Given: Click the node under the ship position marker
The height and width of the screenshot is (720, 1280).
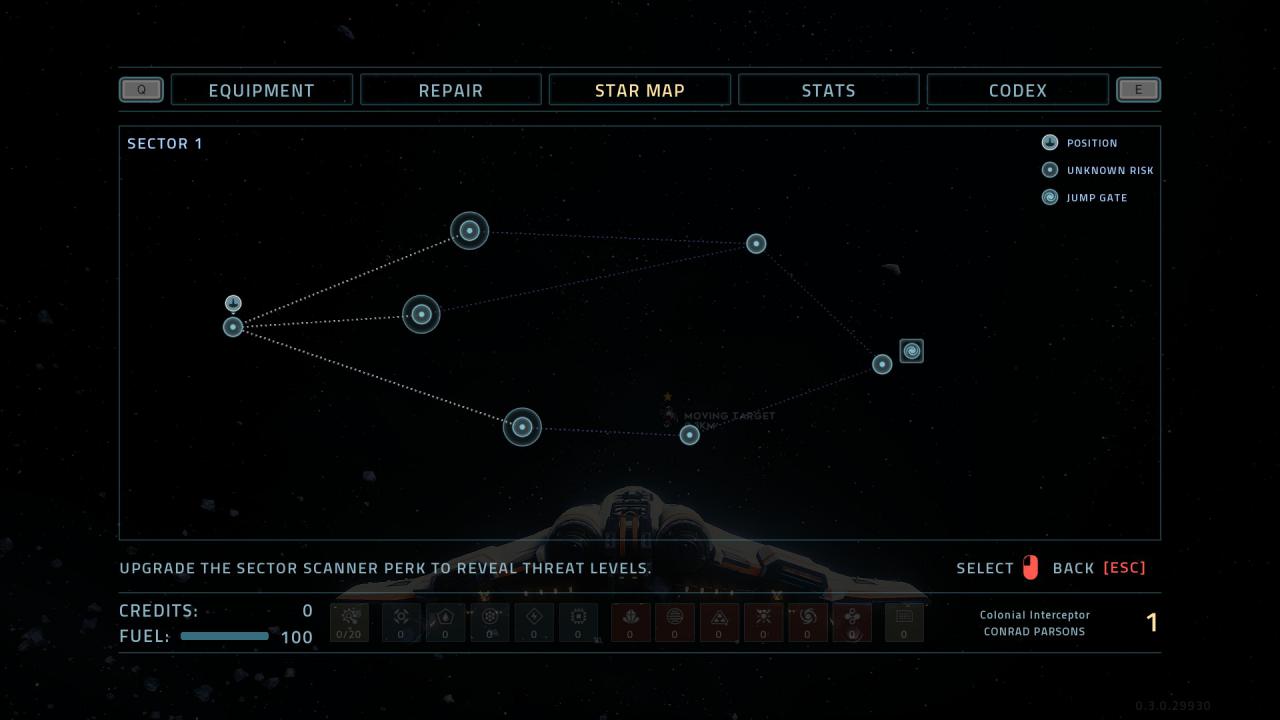Looking at the screenshot, I should click(x=233, y=327).
